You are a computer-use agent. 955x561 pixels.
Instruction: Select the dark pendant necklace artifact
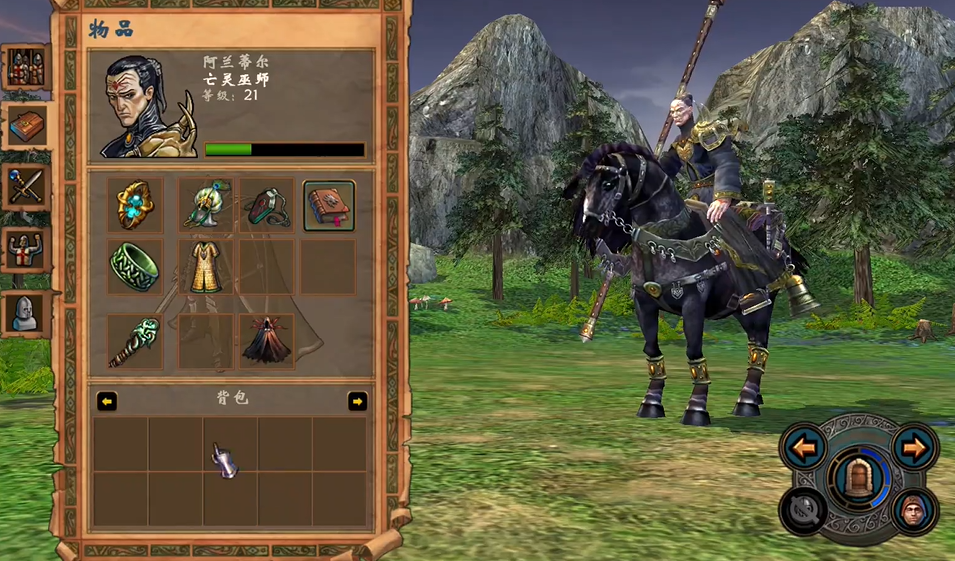point(266,205)
